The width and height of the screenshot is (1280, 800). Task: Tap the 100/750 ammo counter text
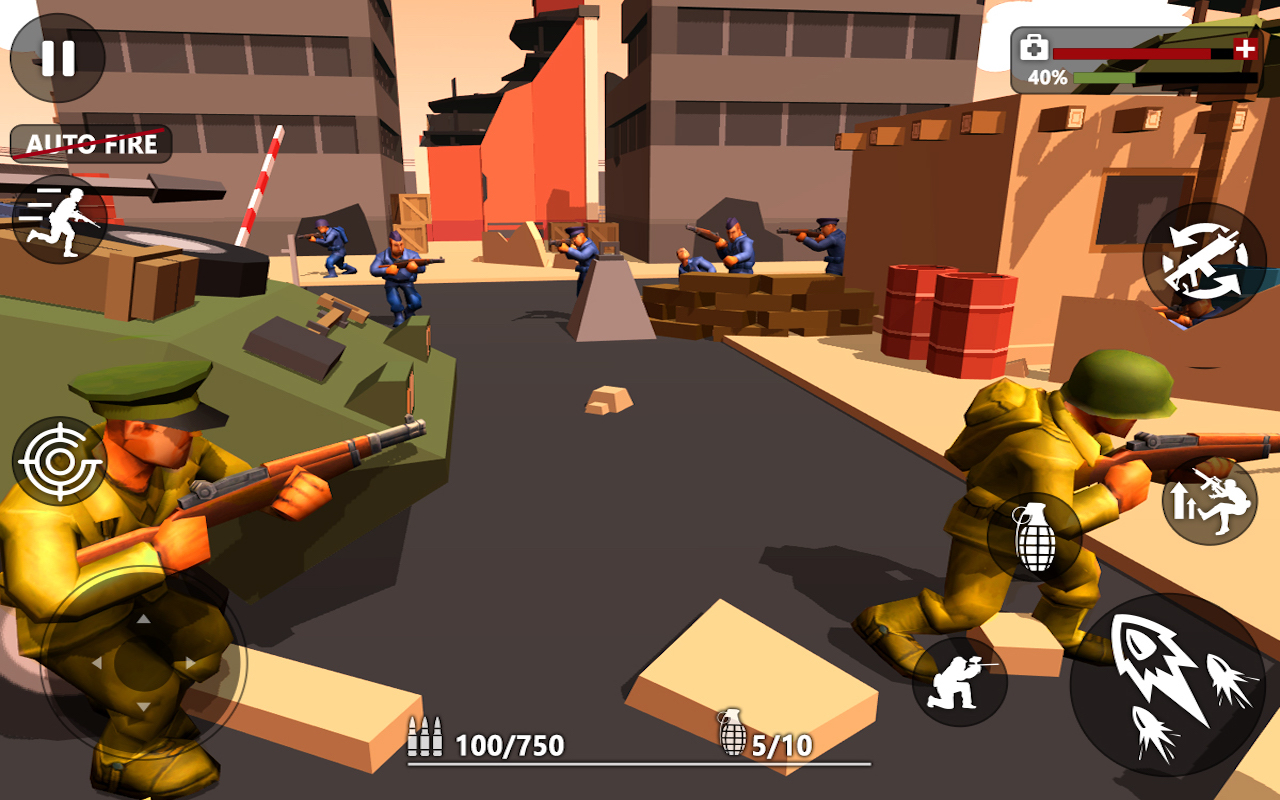click(x=510, y=743)
